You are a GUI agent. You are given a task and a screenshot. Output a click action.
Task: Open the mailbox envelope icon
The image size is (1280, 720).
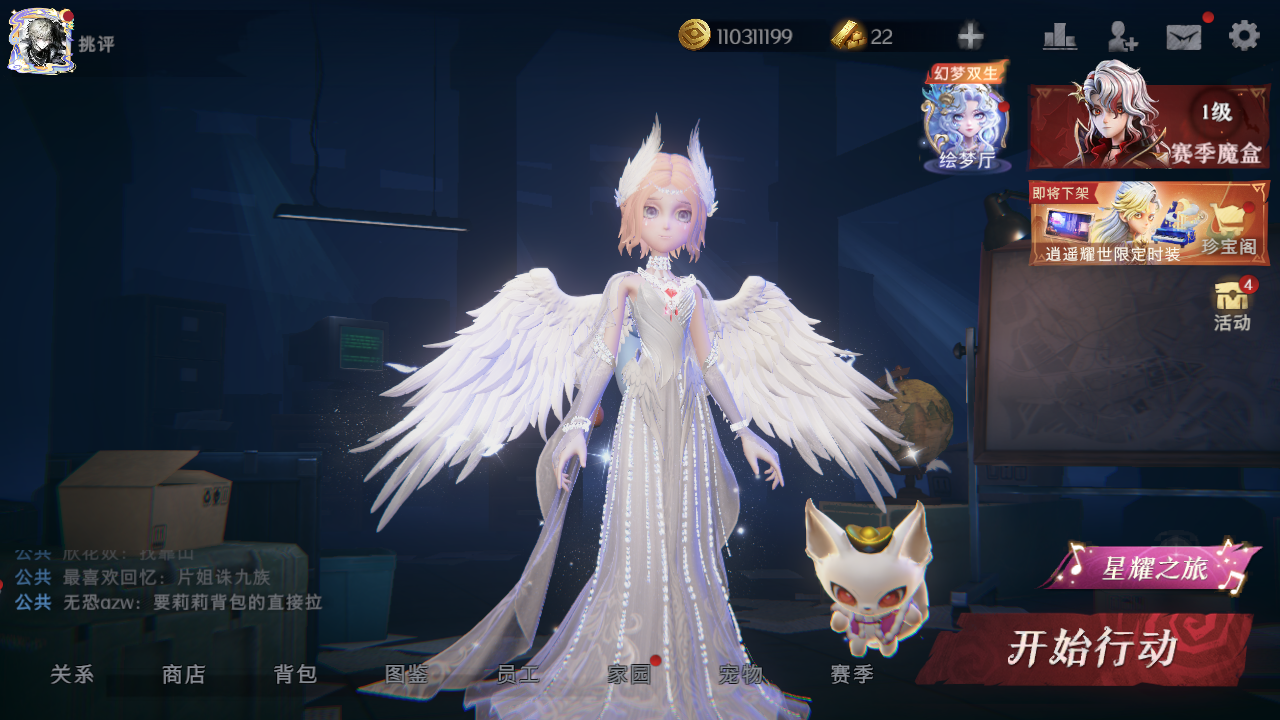pos(1184,37)
